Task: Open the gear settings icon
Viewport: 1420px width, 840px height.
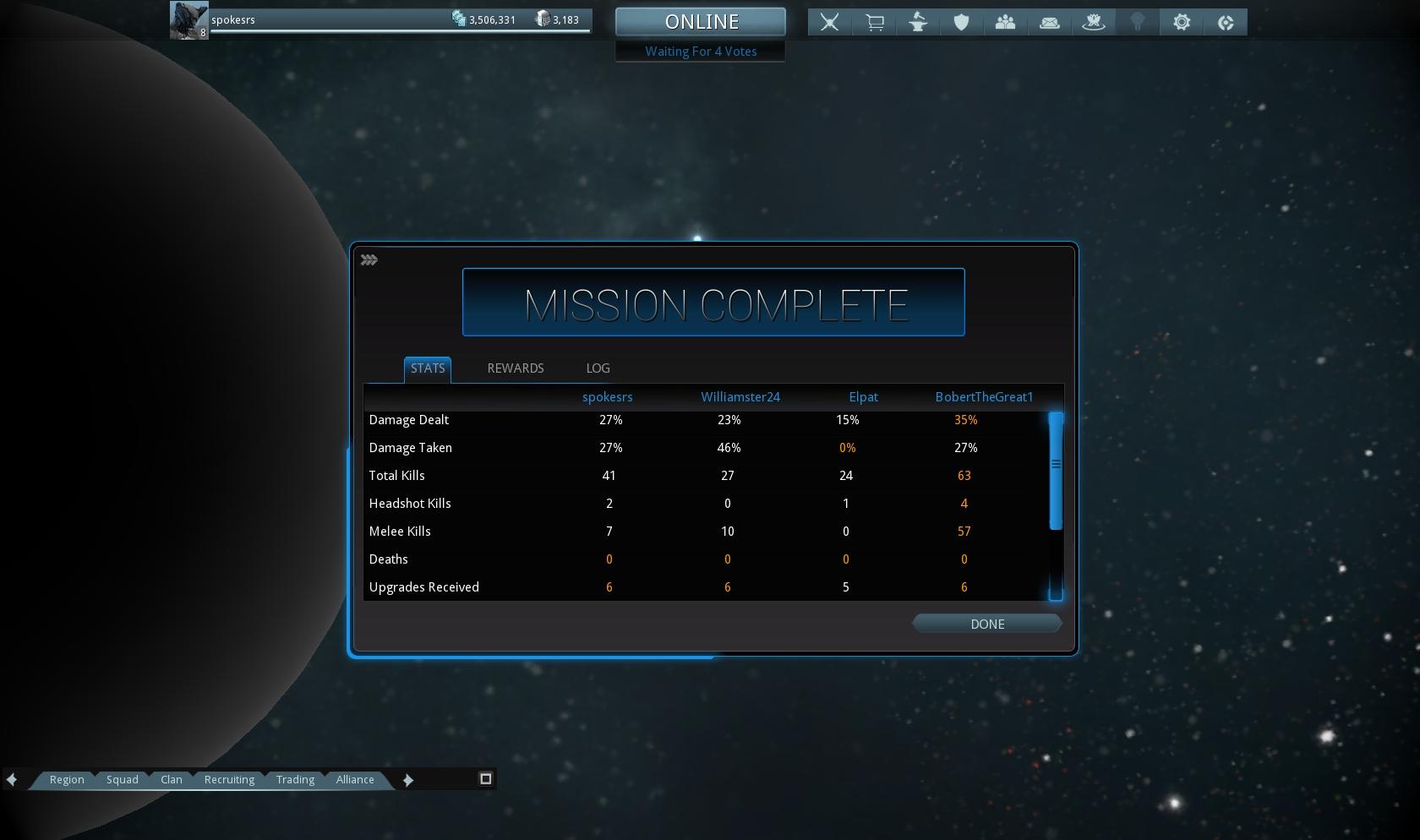Action: (x=1182, y=23)
